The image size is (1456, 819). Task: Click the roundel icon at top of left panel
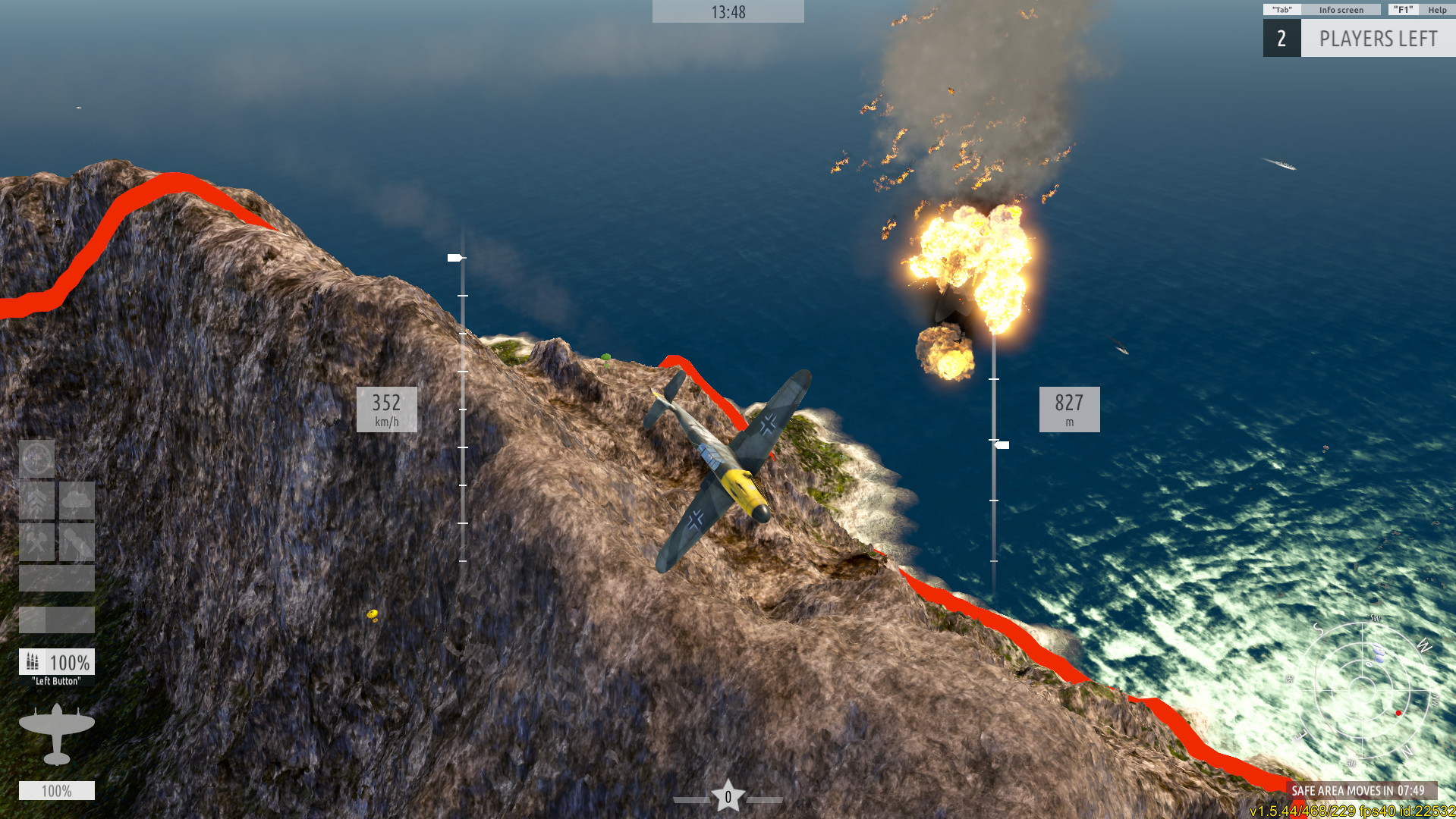click(36, 459)
